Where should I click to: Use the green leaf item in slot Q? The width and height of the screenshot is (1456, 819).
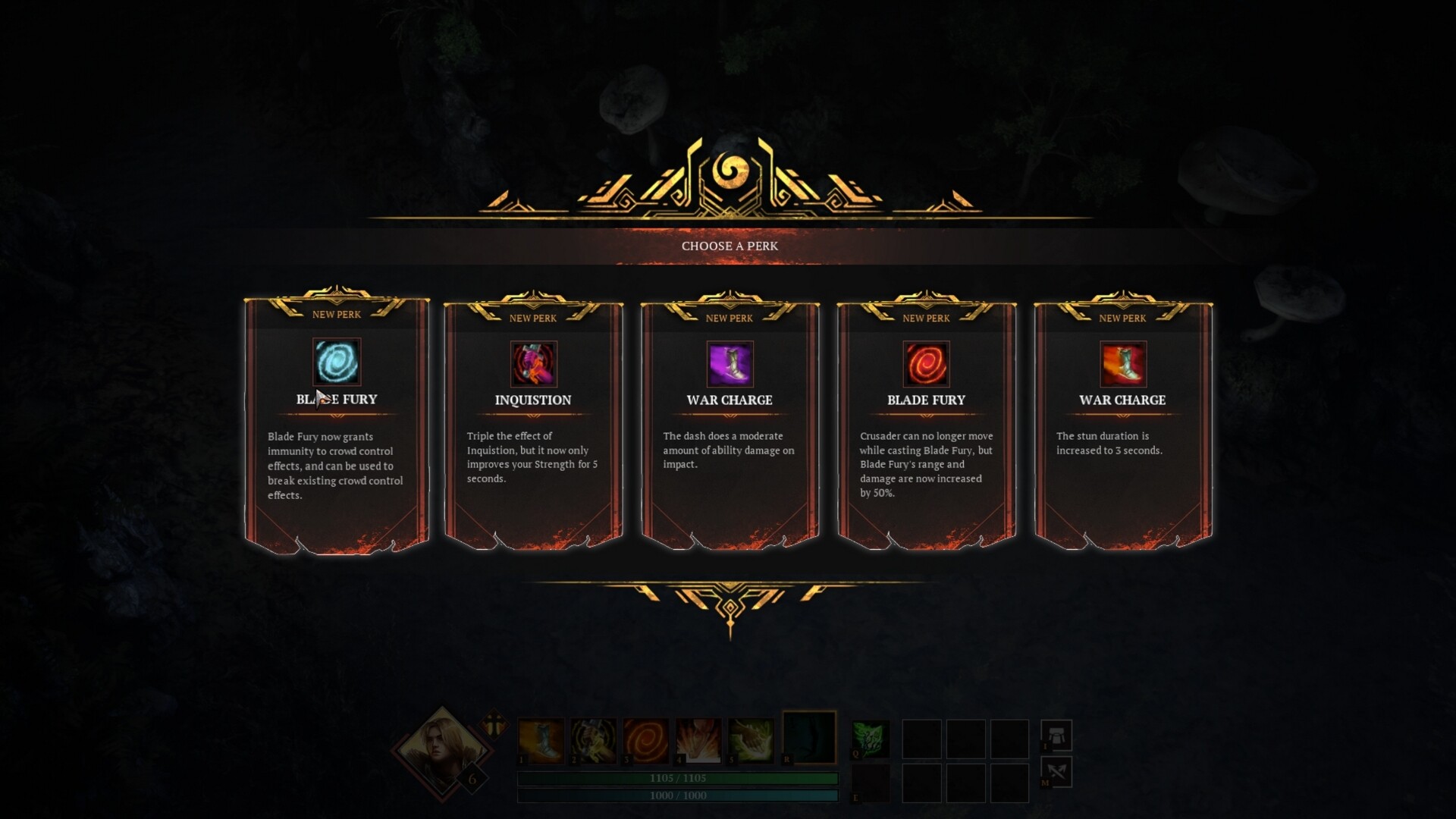point(871,739)
